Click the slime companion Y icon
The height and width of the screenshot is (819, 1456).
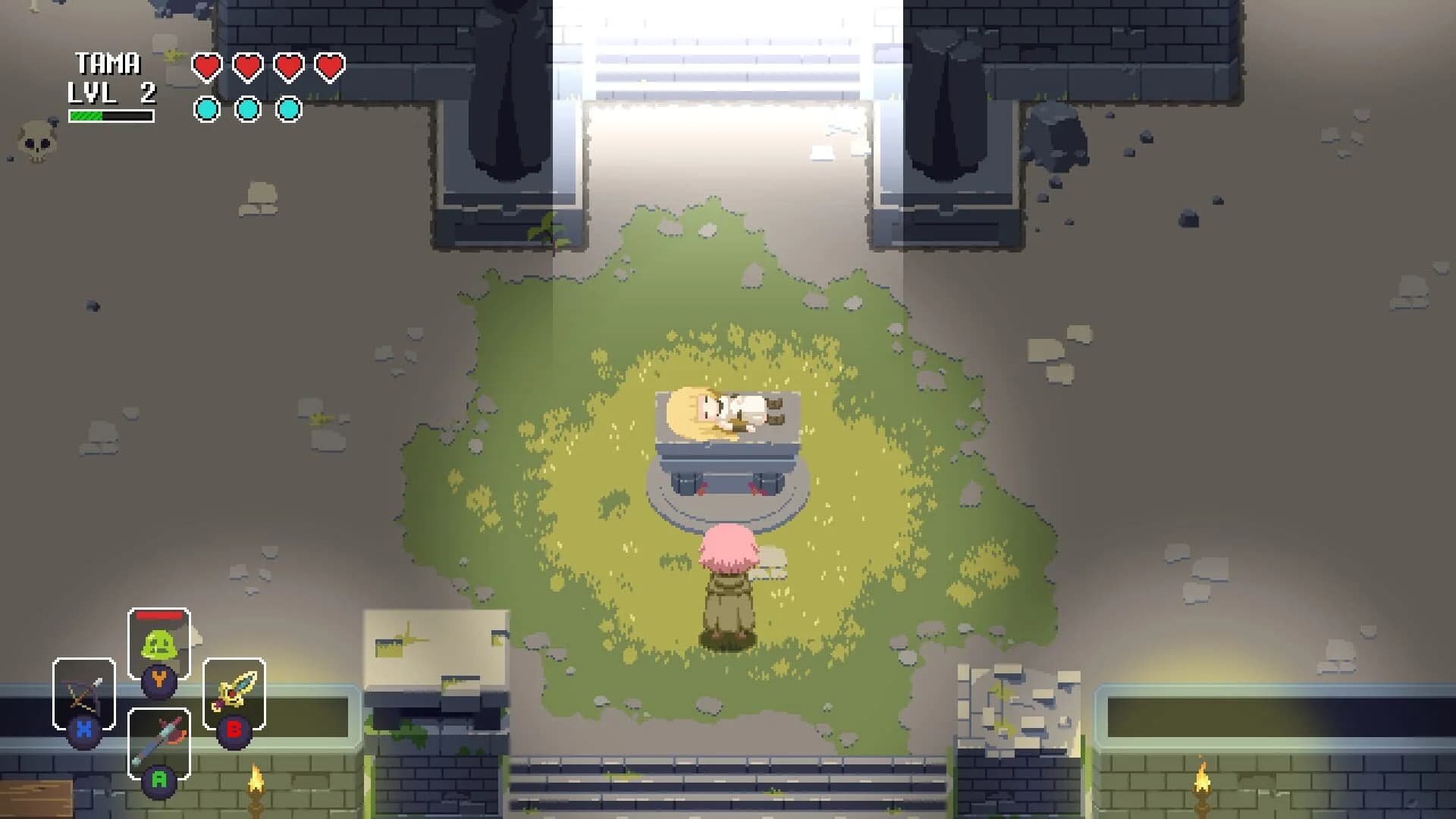coord(160,642)
